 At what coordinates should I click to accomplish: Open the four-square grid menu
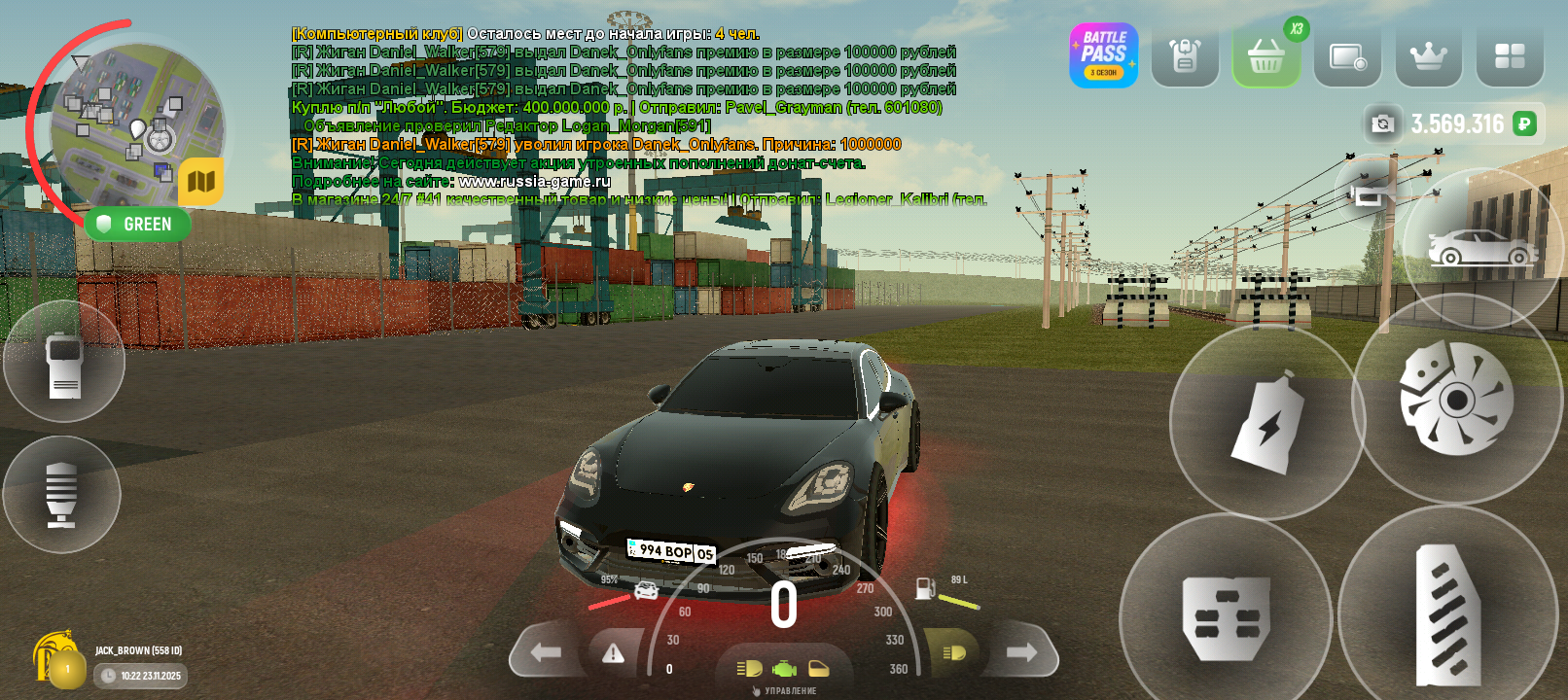click(x=1510, y=56)
